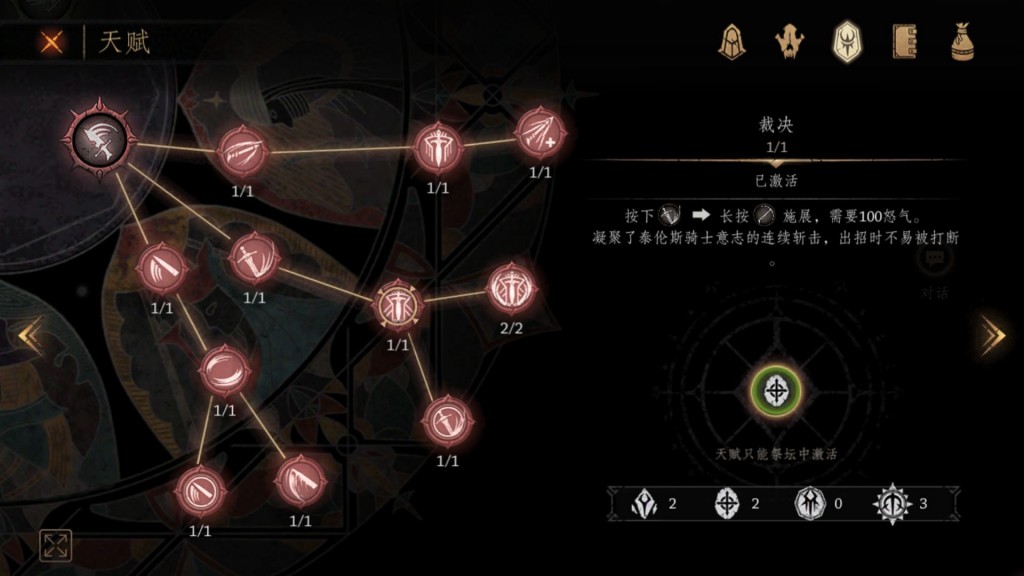Choose the arrow-with-plus talent node
Screen dimensions: 1024x576
point(540,133)
